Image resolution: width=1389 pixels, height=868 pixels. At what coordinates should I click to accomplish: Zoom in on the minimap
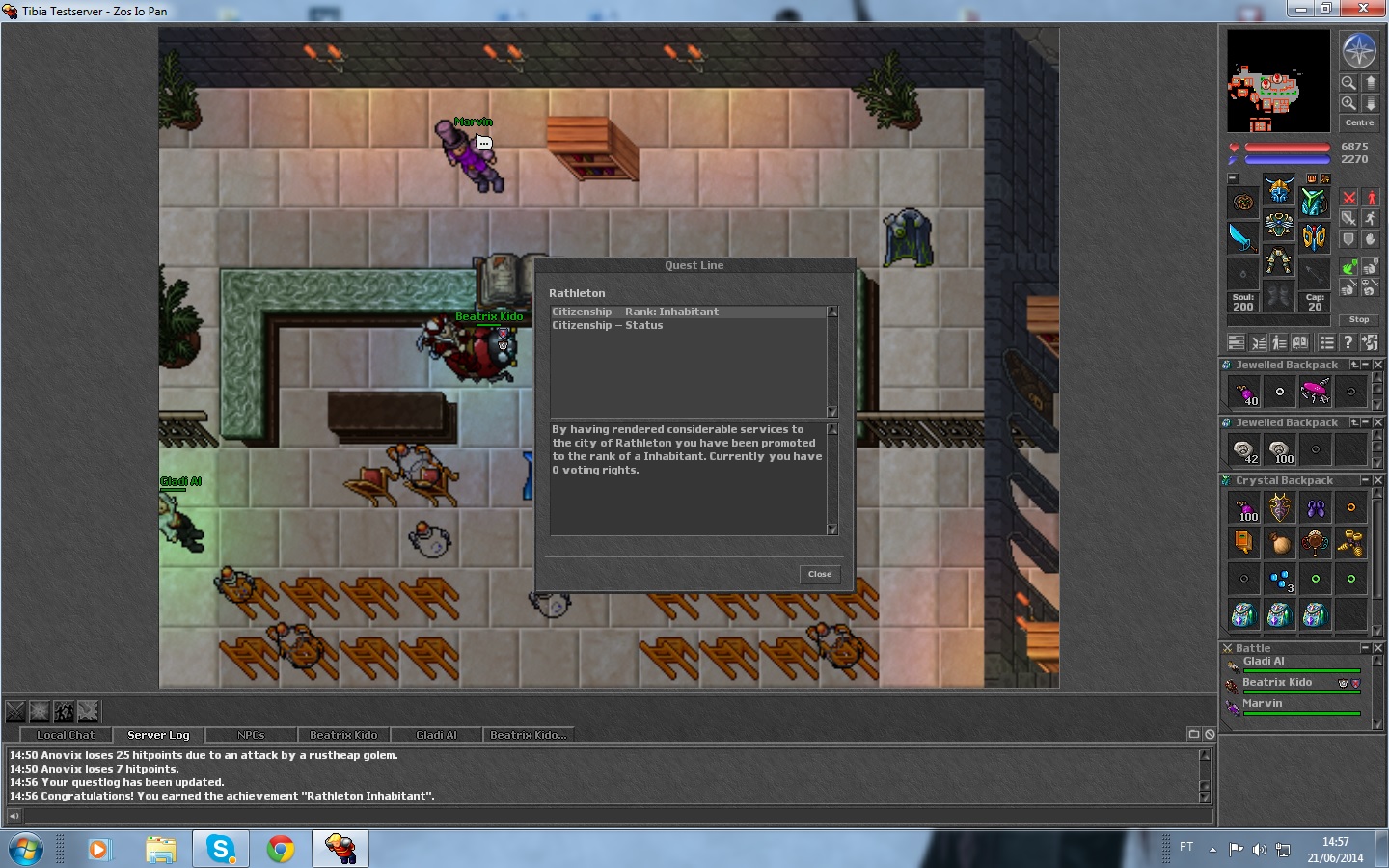(x=1348, y=83)
